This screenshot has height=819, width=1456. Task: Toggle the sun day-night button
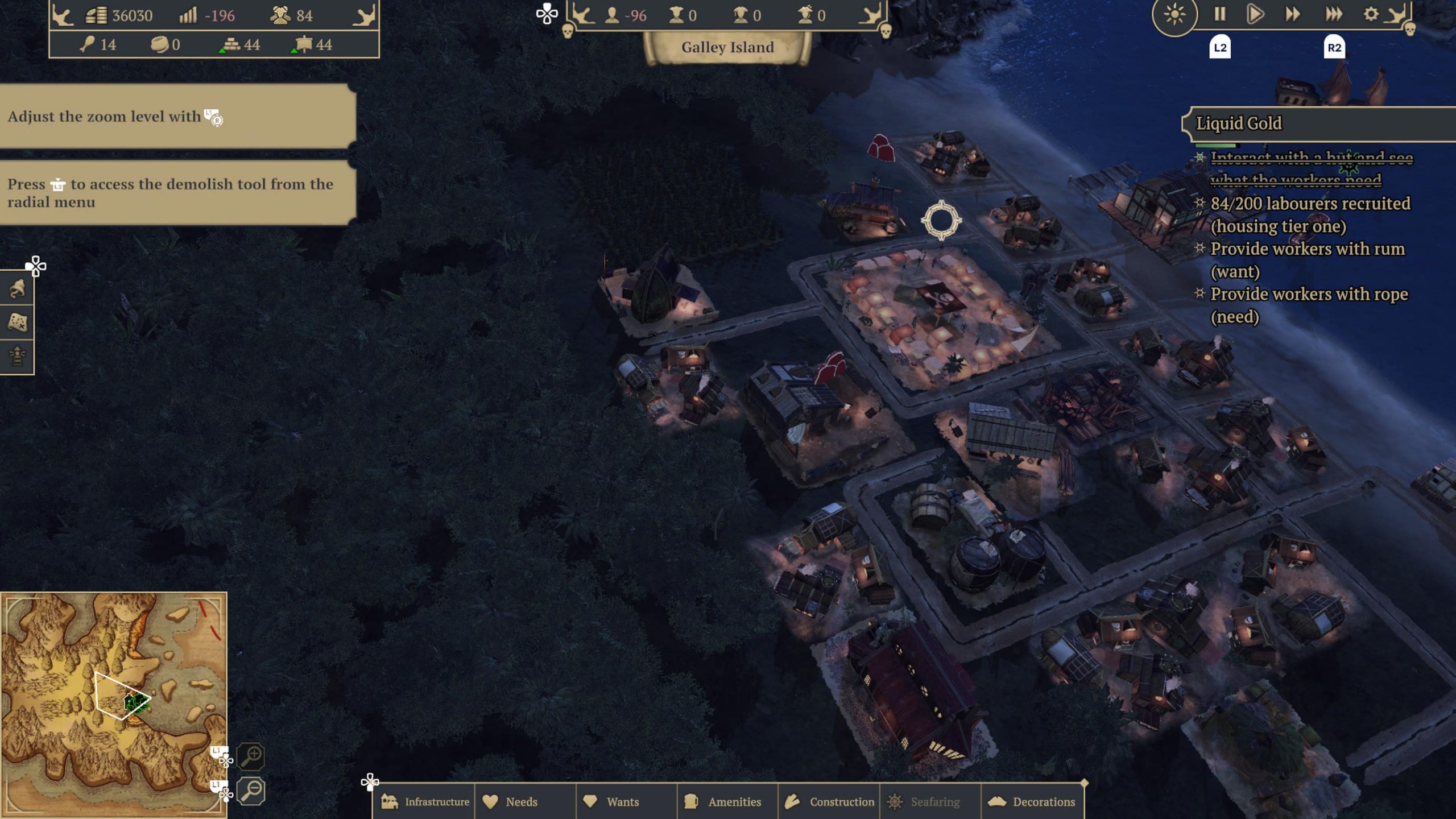click(x=1174, y=14)
